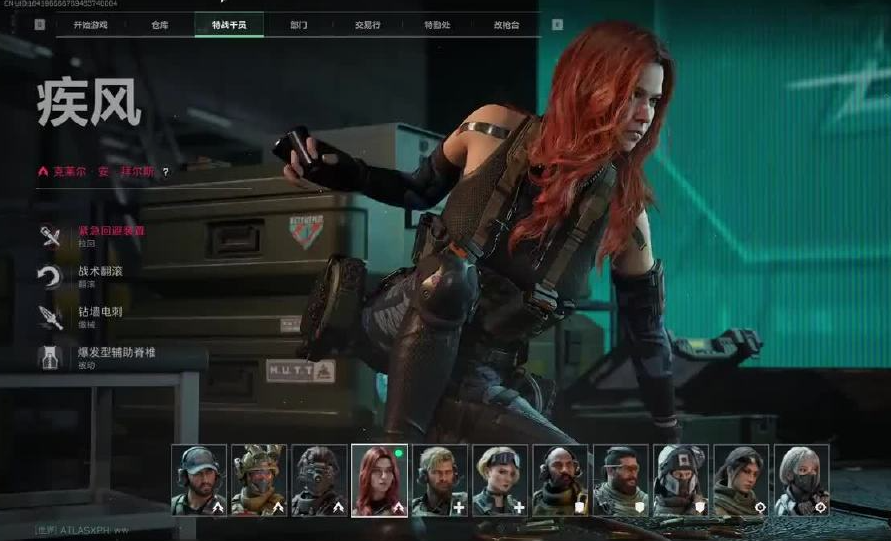Switch to the 特勤处 tab

(x=436, y=24)
